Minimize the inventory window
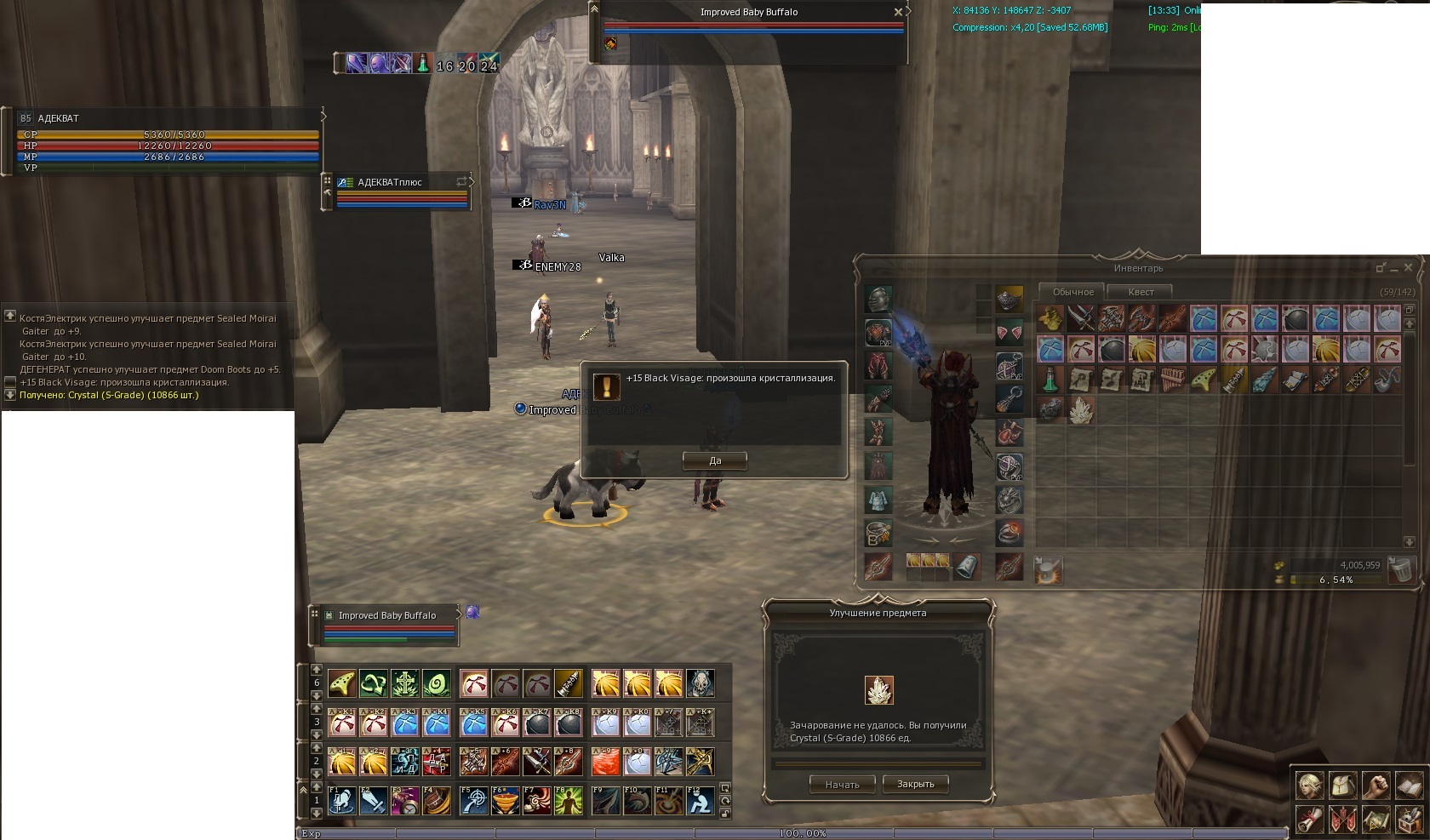This screenshot has height=840, width=1430. 1394,268
